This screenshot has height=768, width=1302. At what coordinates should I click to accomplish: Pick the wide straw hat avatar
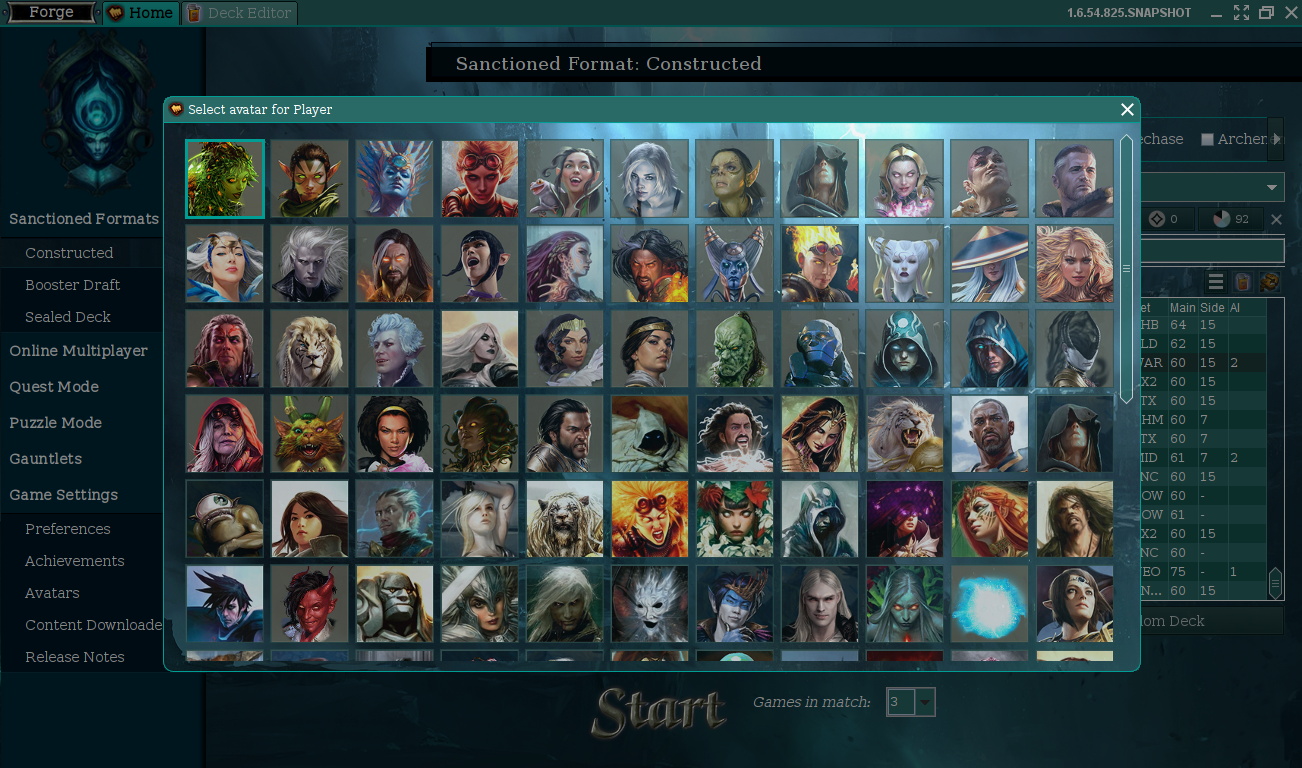click(989, 263)
